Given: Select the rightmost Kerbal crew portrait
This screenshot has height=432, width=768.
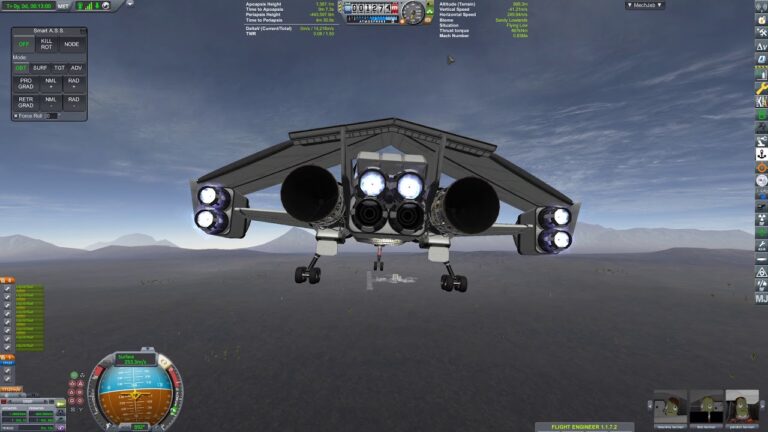Looking at the screenshot, I should pos(741,406).
